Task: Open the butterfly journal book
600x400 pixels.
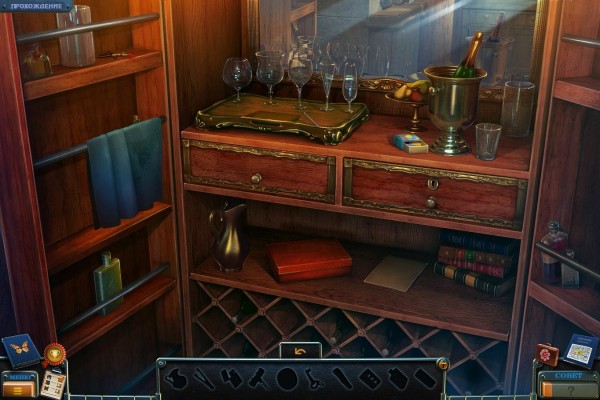Action: tap(21, 349)
